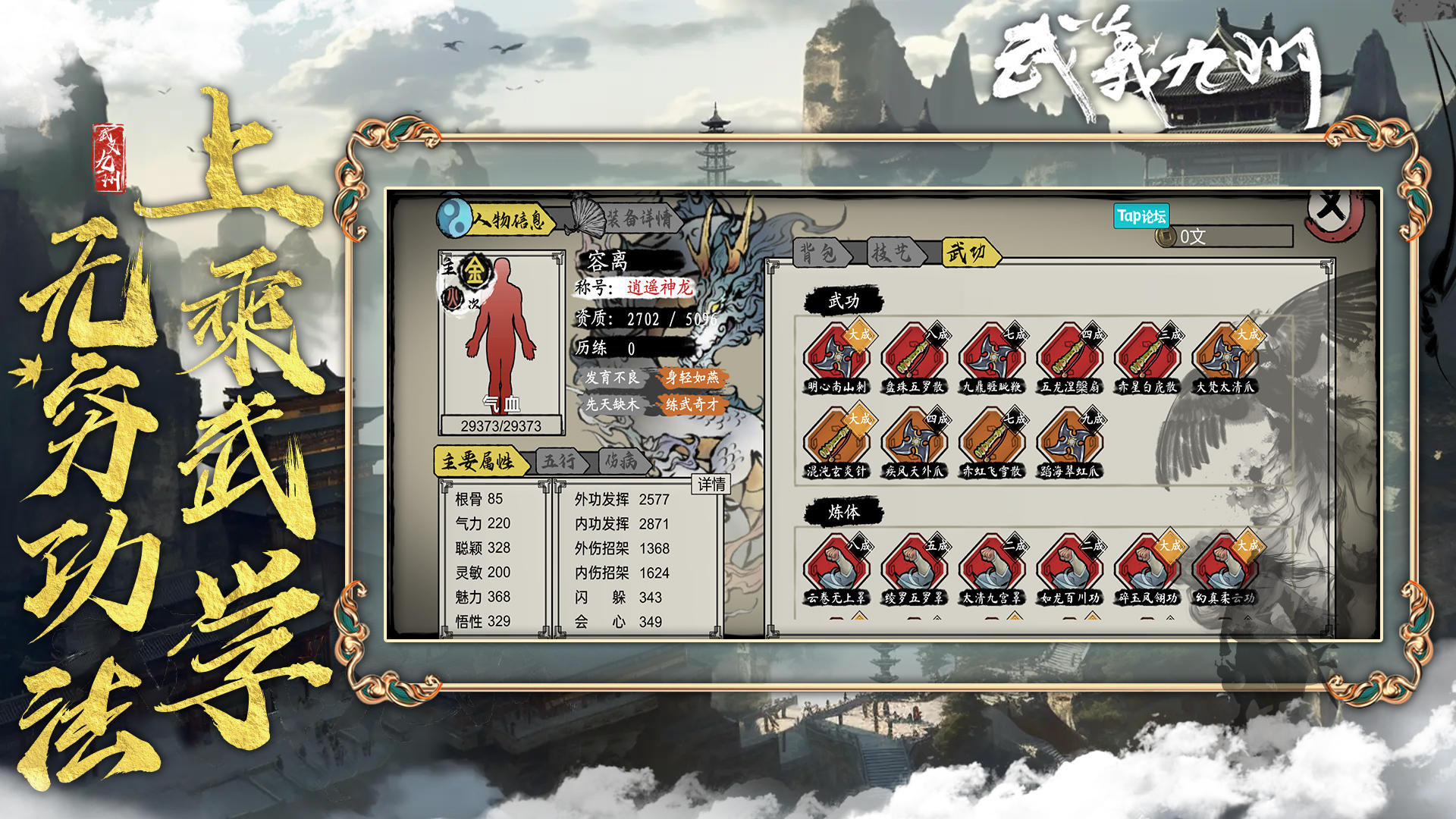Switch to the 背包 backpack tab
1456x819 pixels.
pyautogui.click(x=819, y=253)
